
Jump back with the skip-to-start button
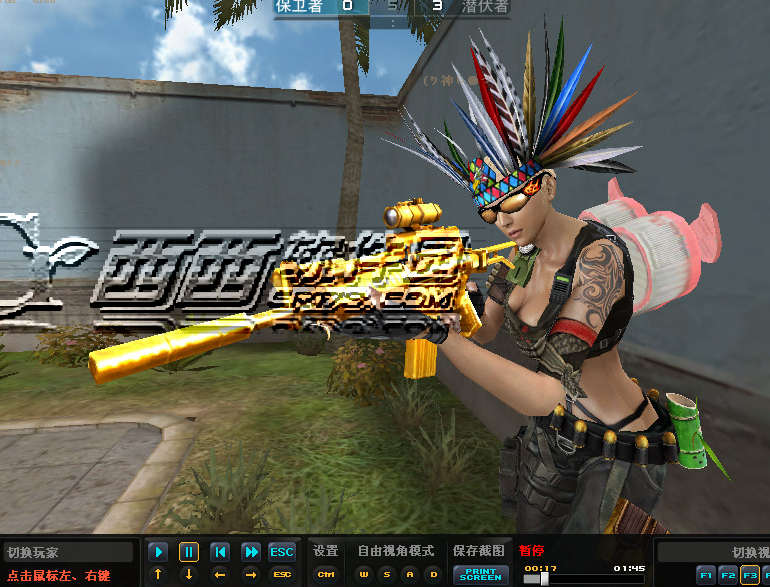[x=220, y=552]
